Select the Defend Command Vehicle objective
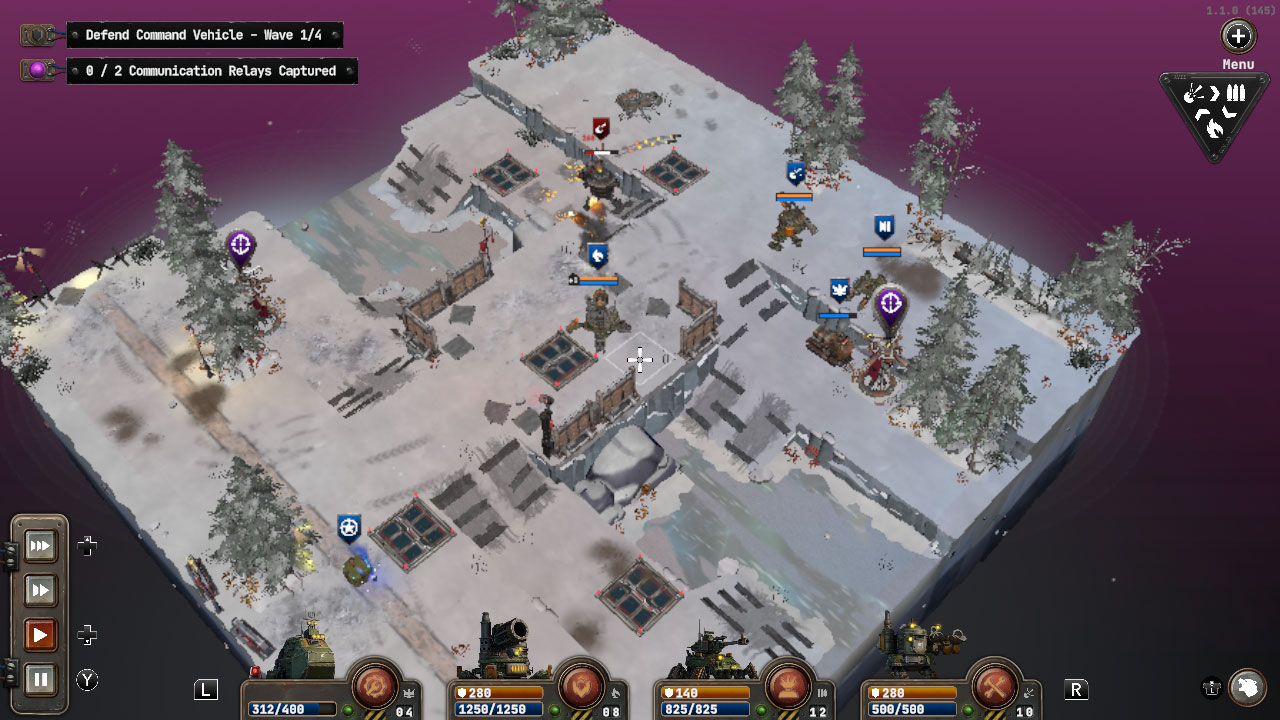This screenshot has width=1280, height=720. tap(205, 35)
